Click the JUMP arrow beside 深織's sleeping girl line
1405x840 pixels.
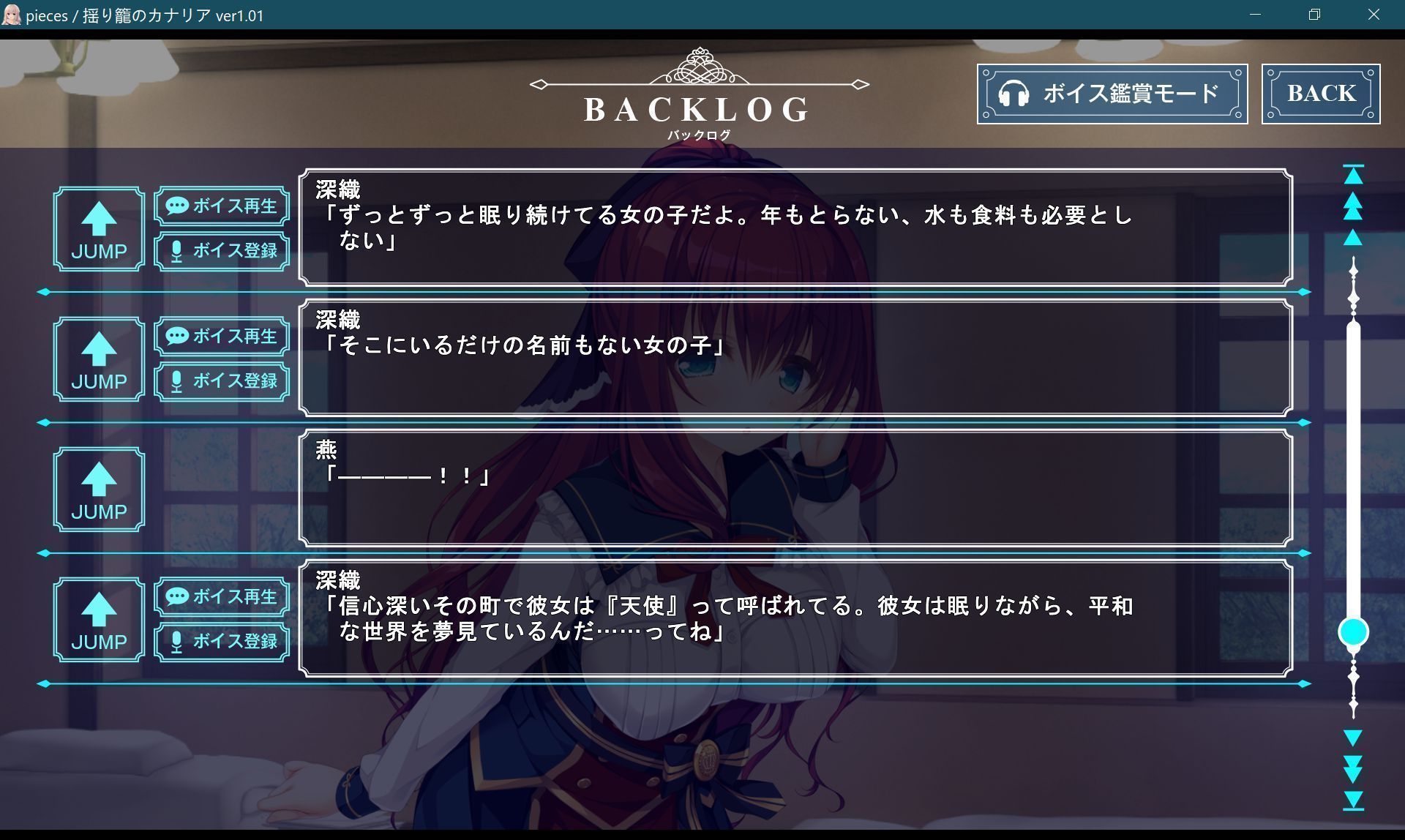(98, 229)
